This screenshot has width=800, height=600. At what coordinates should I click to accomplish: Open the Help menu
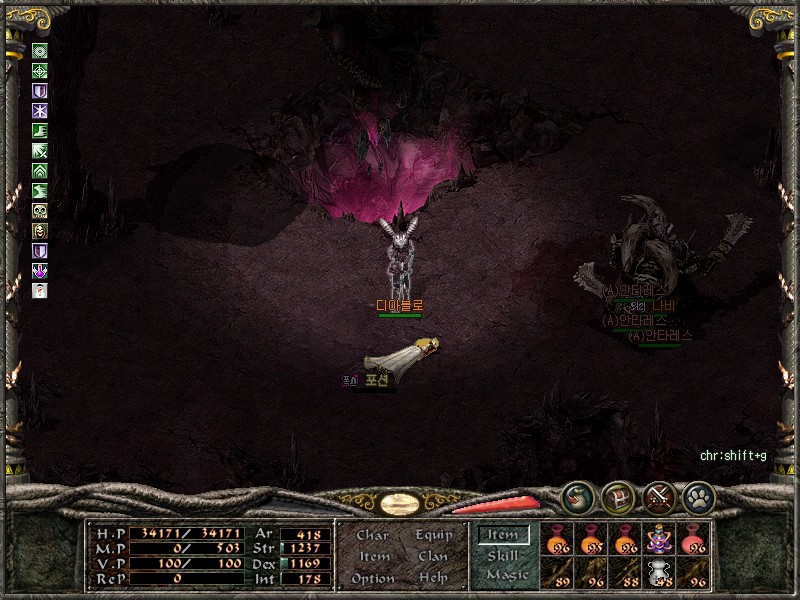point(433,578)
